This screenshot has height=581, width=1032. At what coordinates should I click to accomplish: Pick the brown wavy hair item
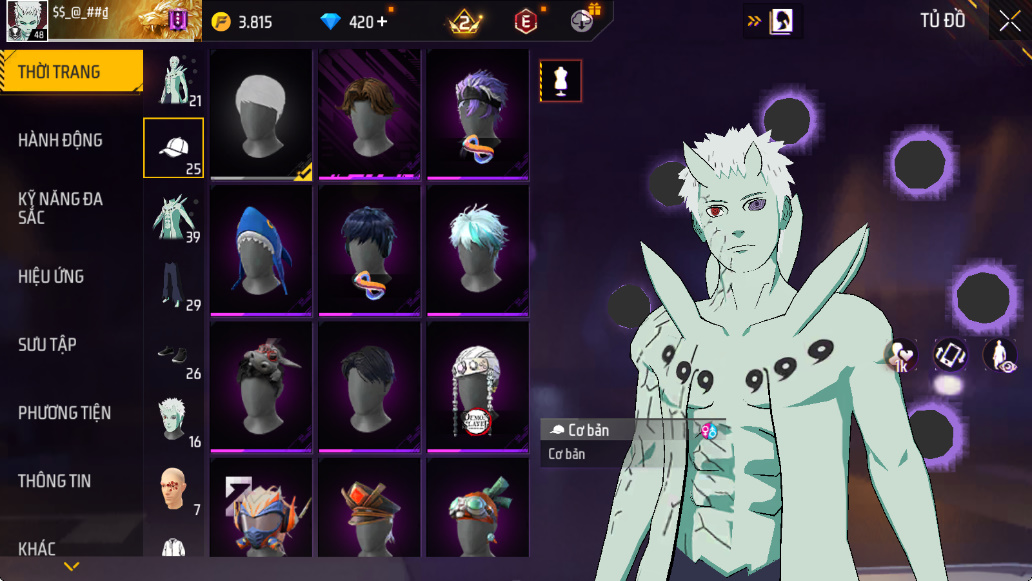pos(370,114)
